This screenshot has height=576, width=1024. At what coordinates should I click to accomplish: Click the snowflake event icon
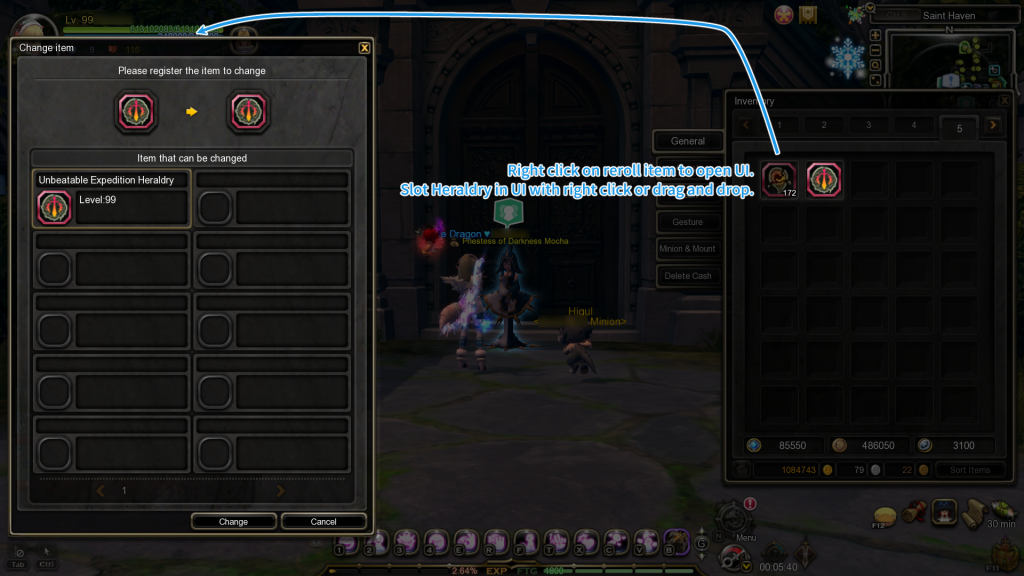[848, 56]
